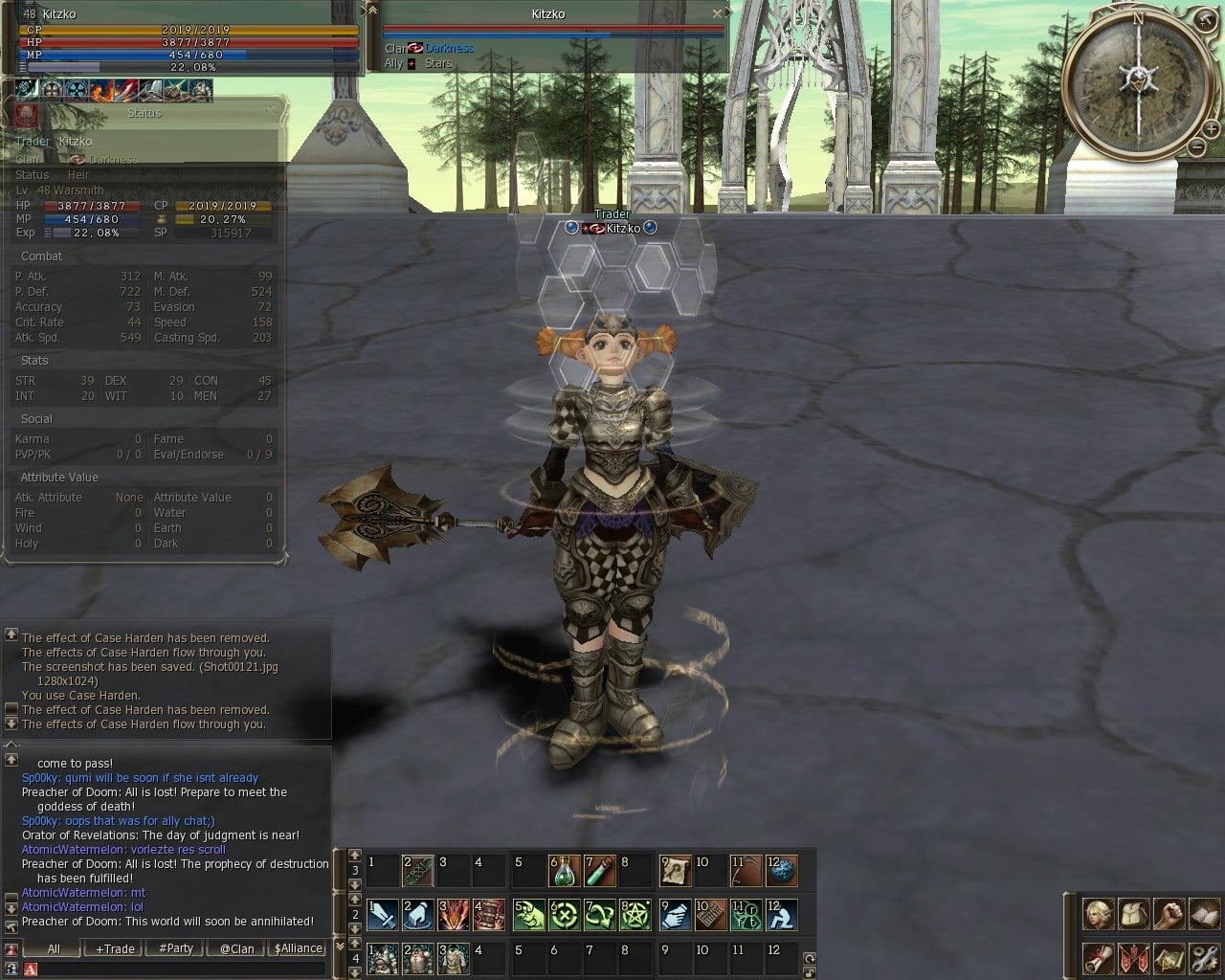The height and width of the screenshot is (980, 1225).
Task: Open the skills book icon
Action: (x=1203, y=913)
